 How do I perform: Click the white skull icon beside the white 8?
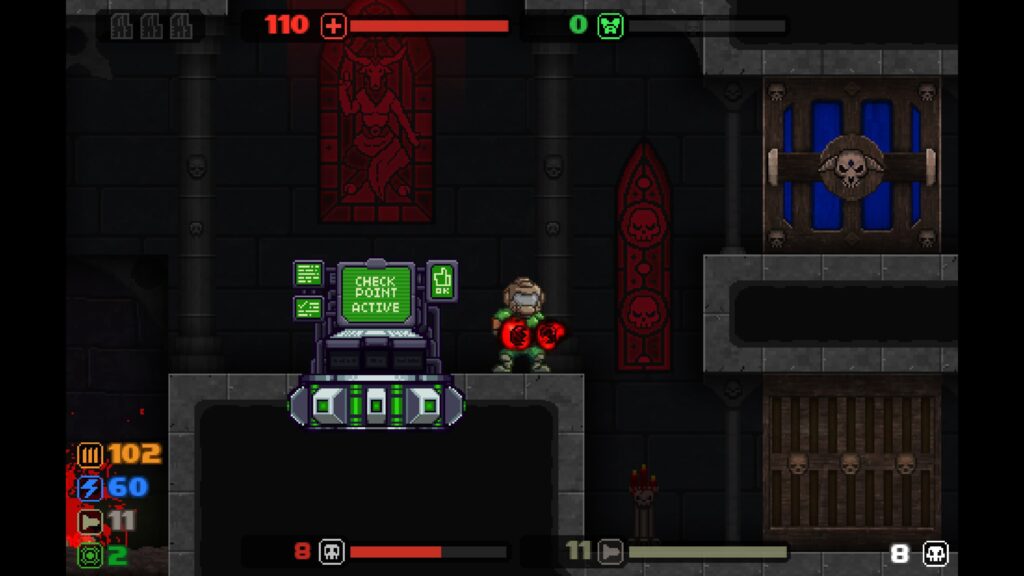(x=935, y=553)
